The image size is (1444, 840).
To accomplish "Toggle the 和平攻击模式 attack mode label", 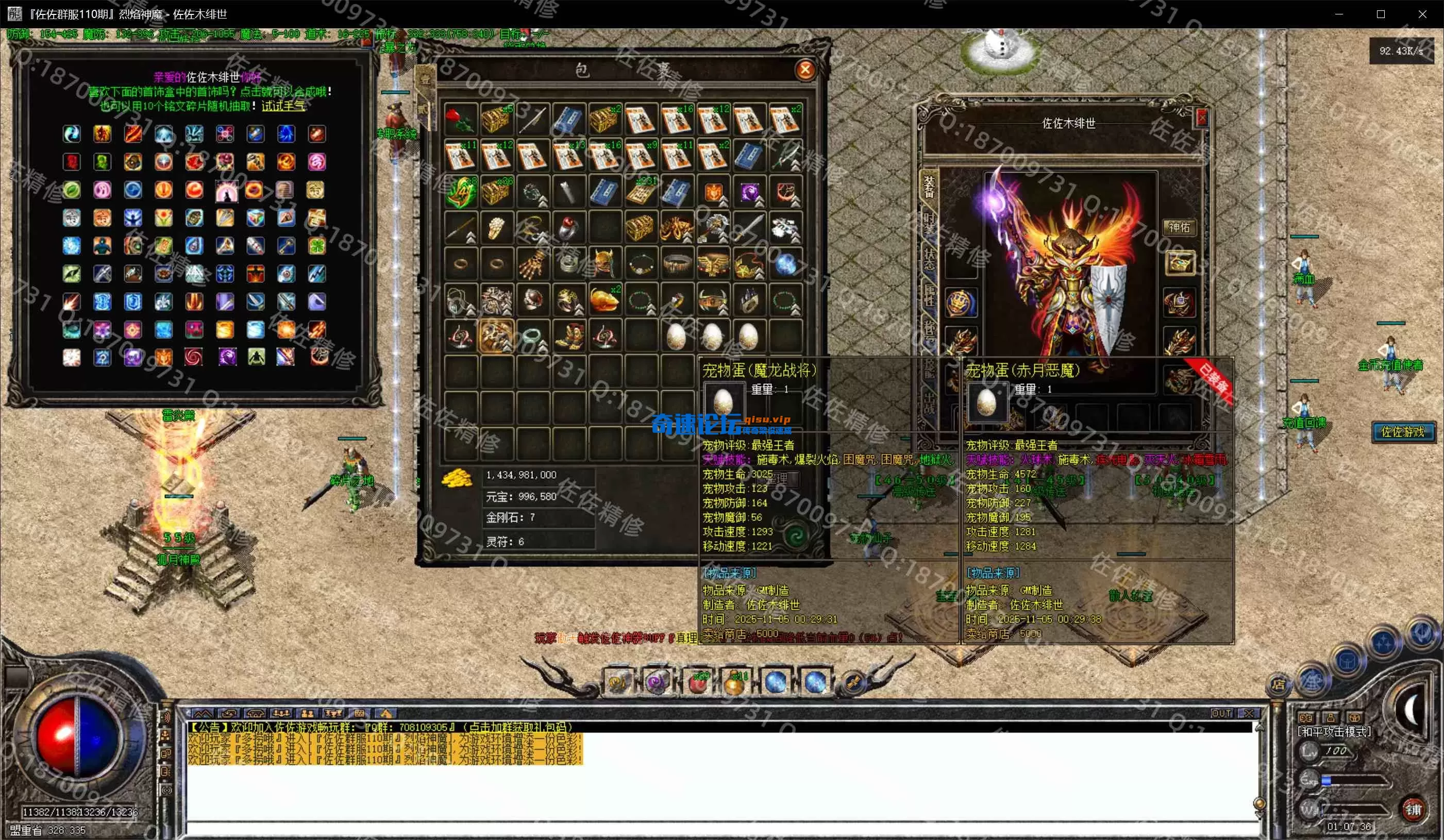I will tap(1334, 732).
